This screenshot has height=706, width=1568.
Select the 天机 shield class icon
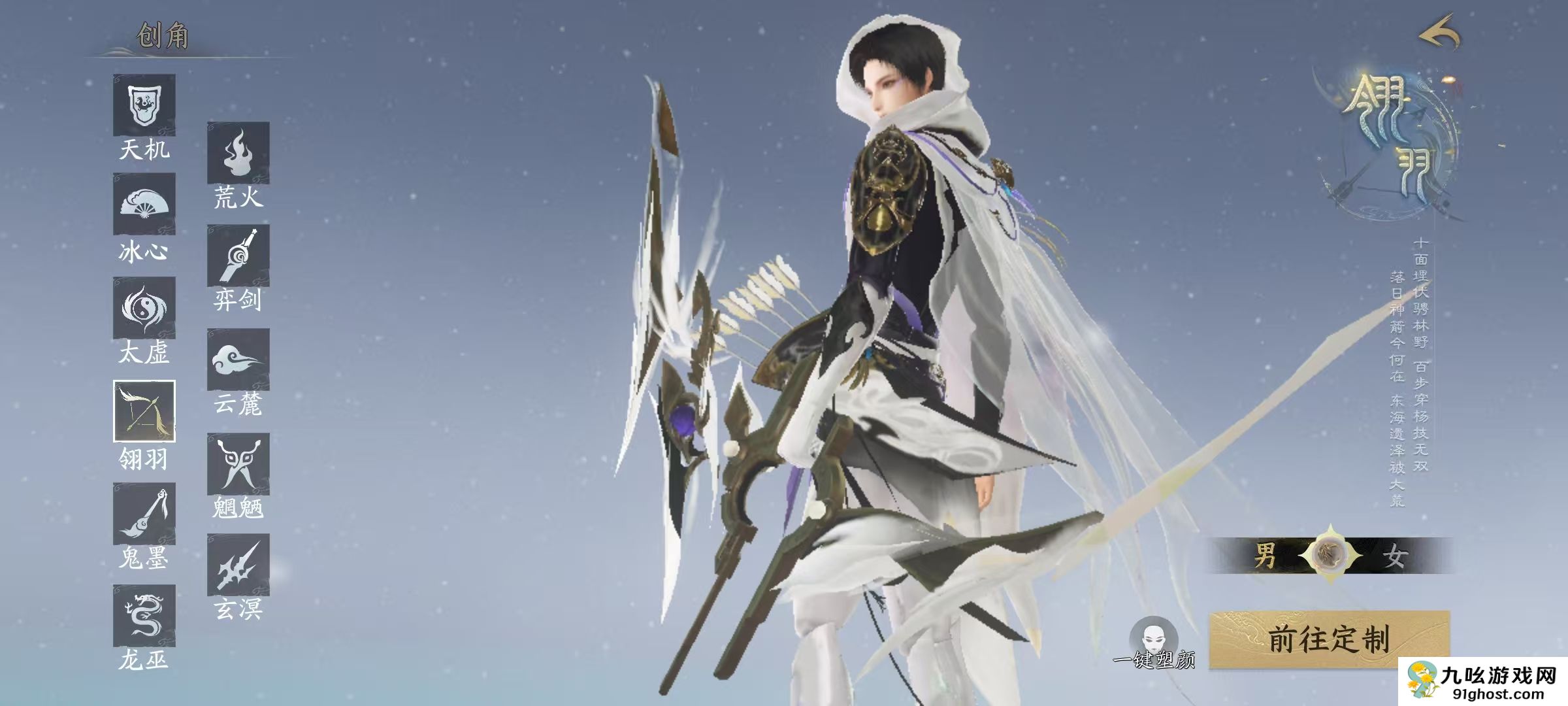[x=144, y=105]
